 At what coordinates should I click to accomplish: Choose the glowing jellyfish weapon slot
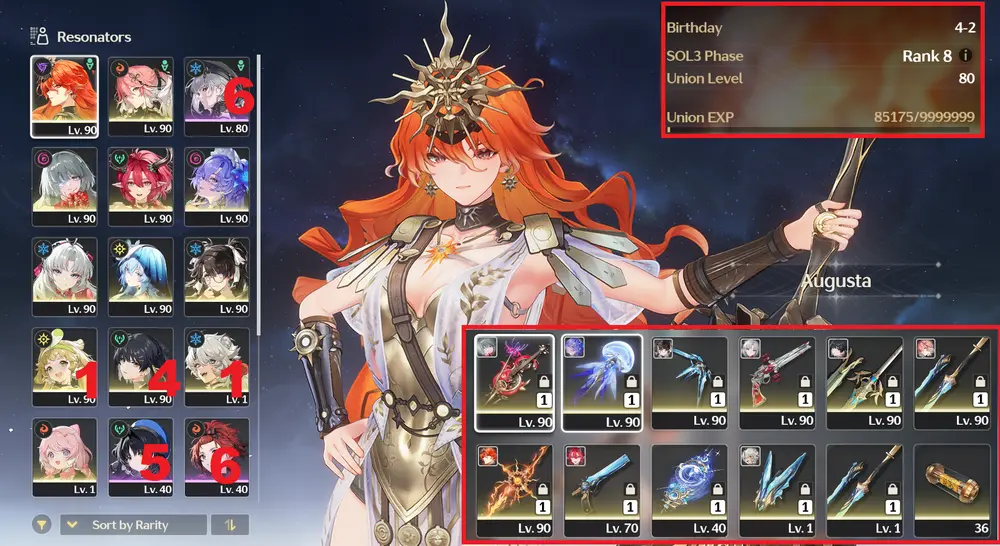point(600,380)
